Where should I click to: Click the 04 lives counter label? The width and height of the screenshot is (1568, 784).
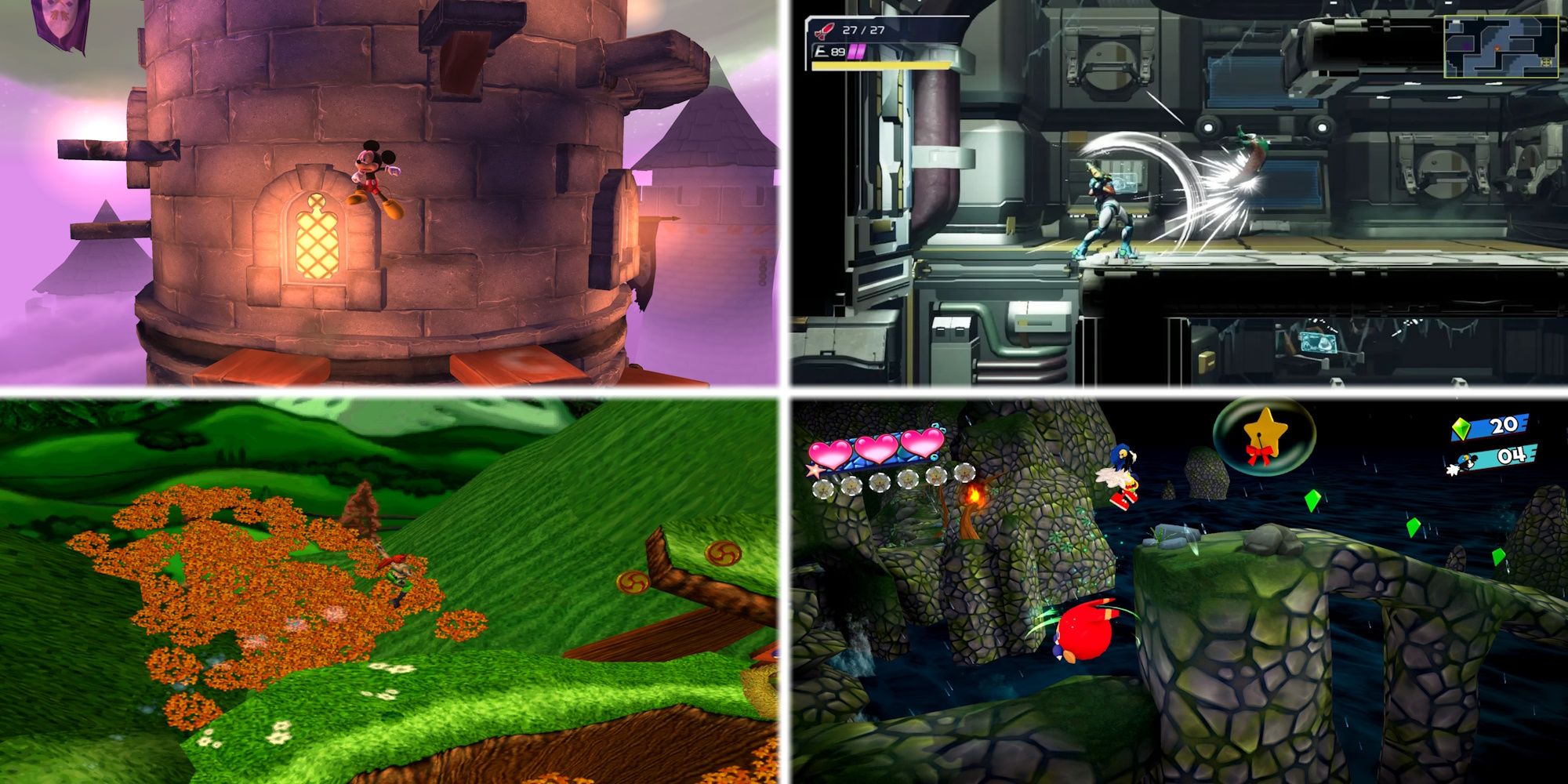click(1512, 456)
